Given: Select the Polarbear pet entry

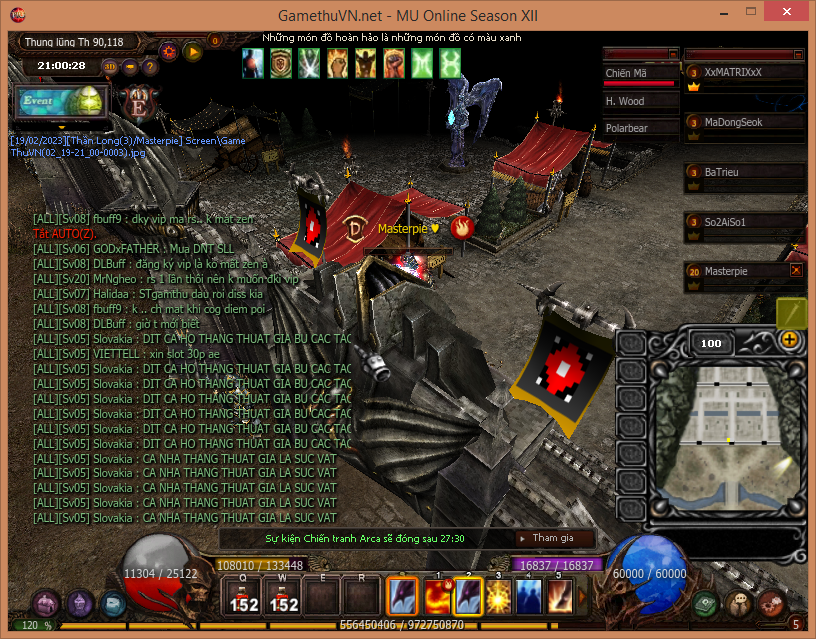Looking at the screenshot, I should coord(639,129).
